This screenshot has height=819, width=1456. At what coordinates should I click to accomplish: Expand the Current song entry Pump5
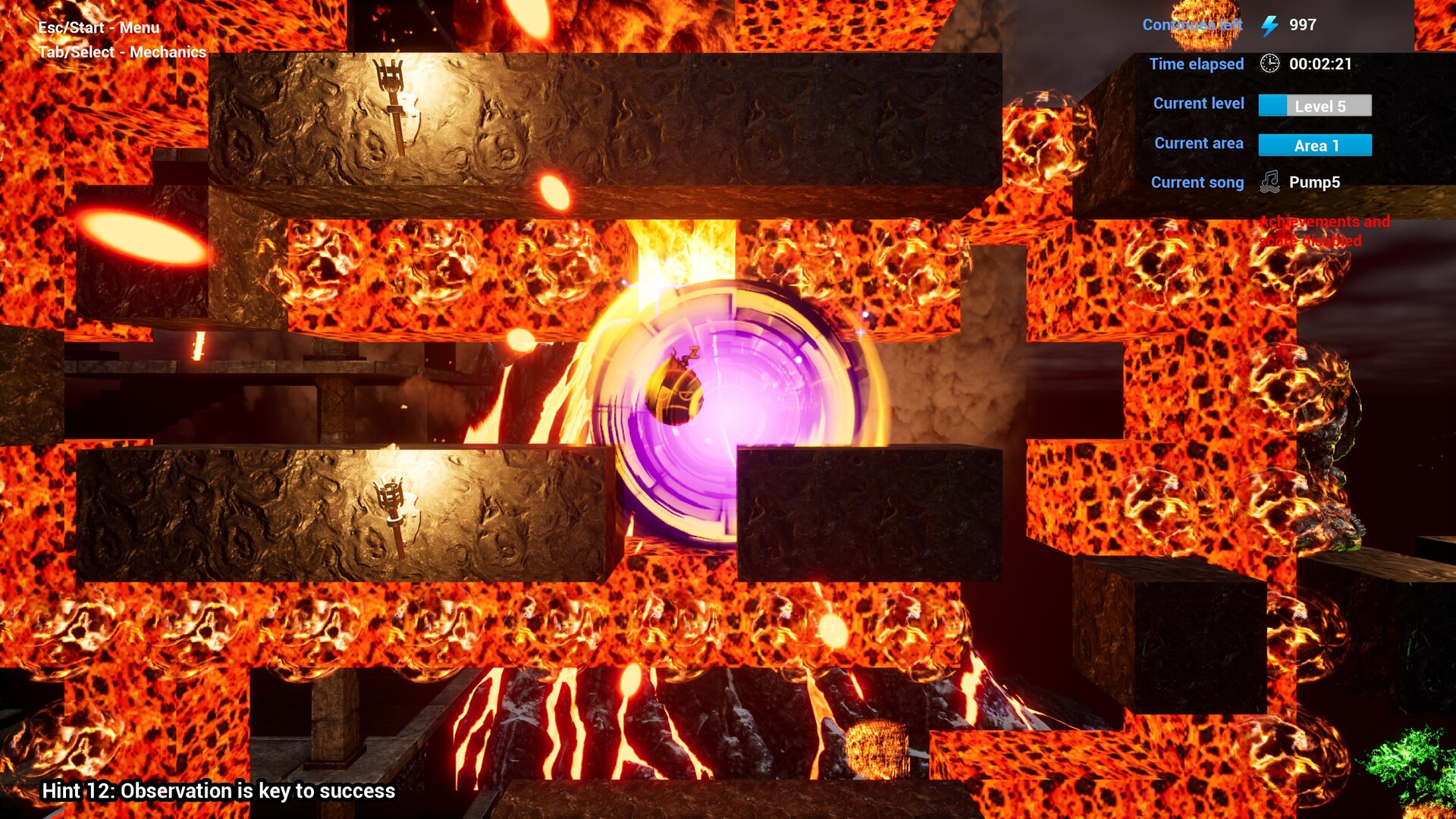point(1314,182)
